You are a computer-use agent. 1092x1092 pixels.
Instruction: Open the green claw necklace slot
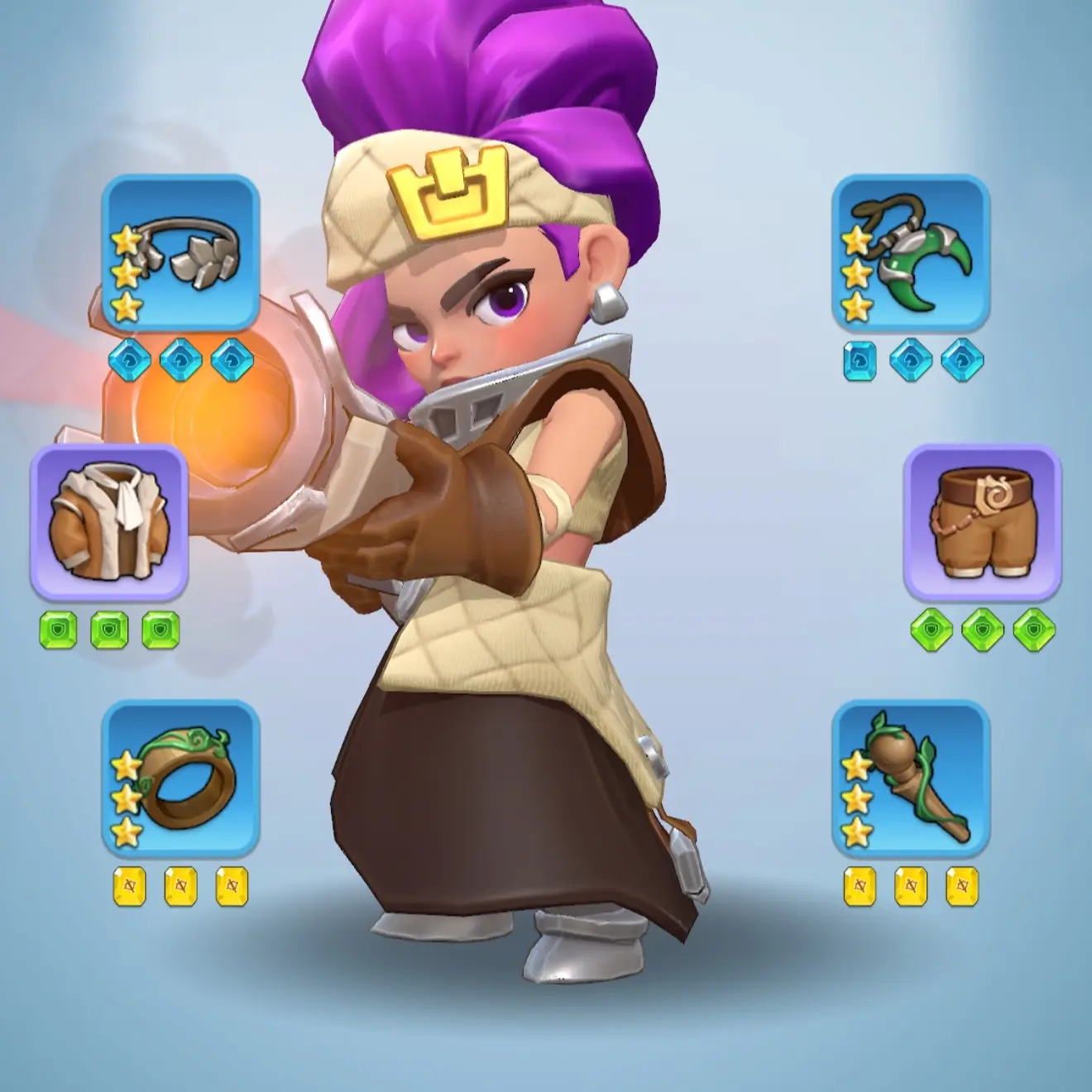point(910,253)
